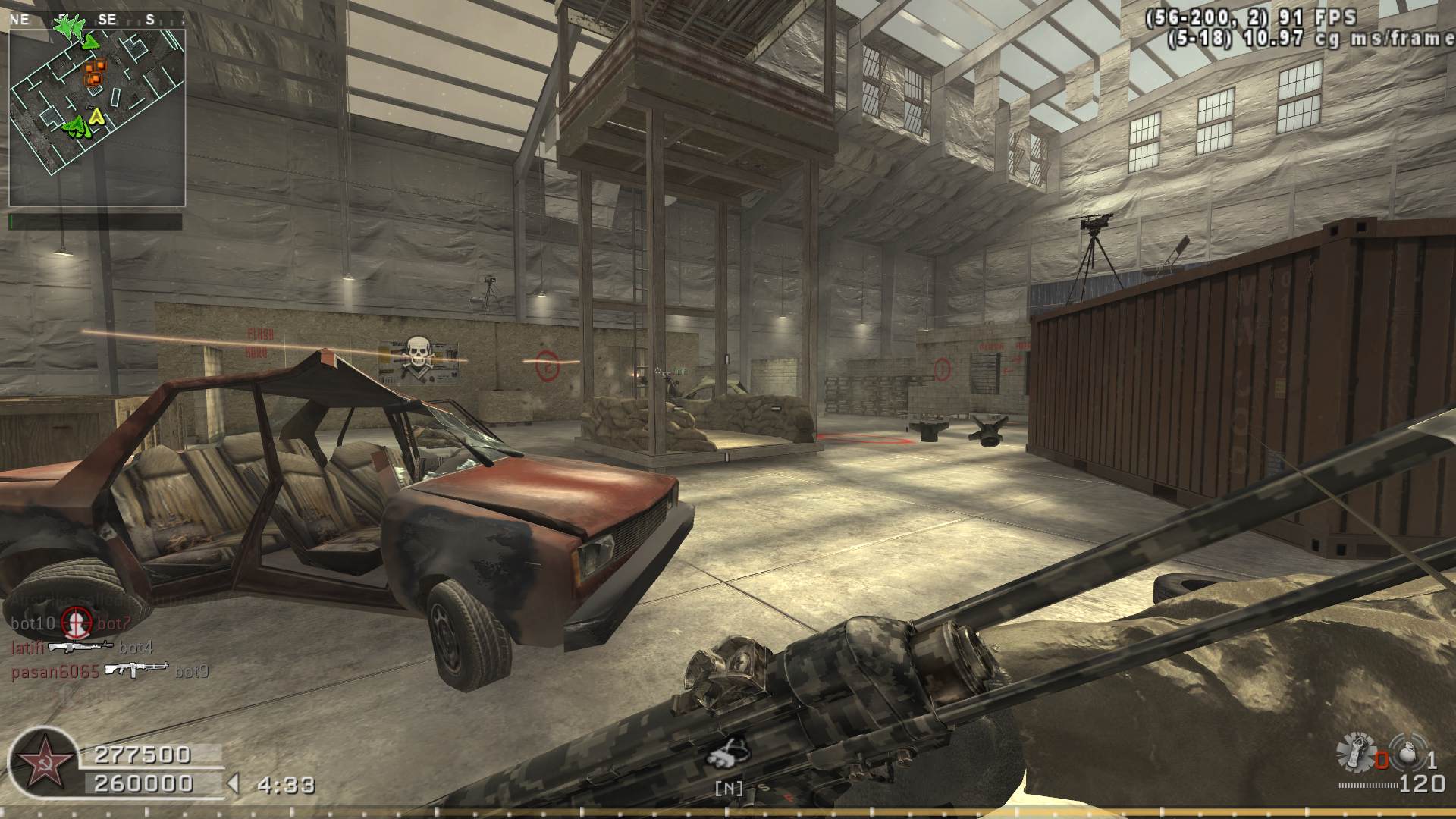Click the headshot icon in the kill feed
Image resolution: width=1456 pixels, height=819 pixels.
(76, 623)
